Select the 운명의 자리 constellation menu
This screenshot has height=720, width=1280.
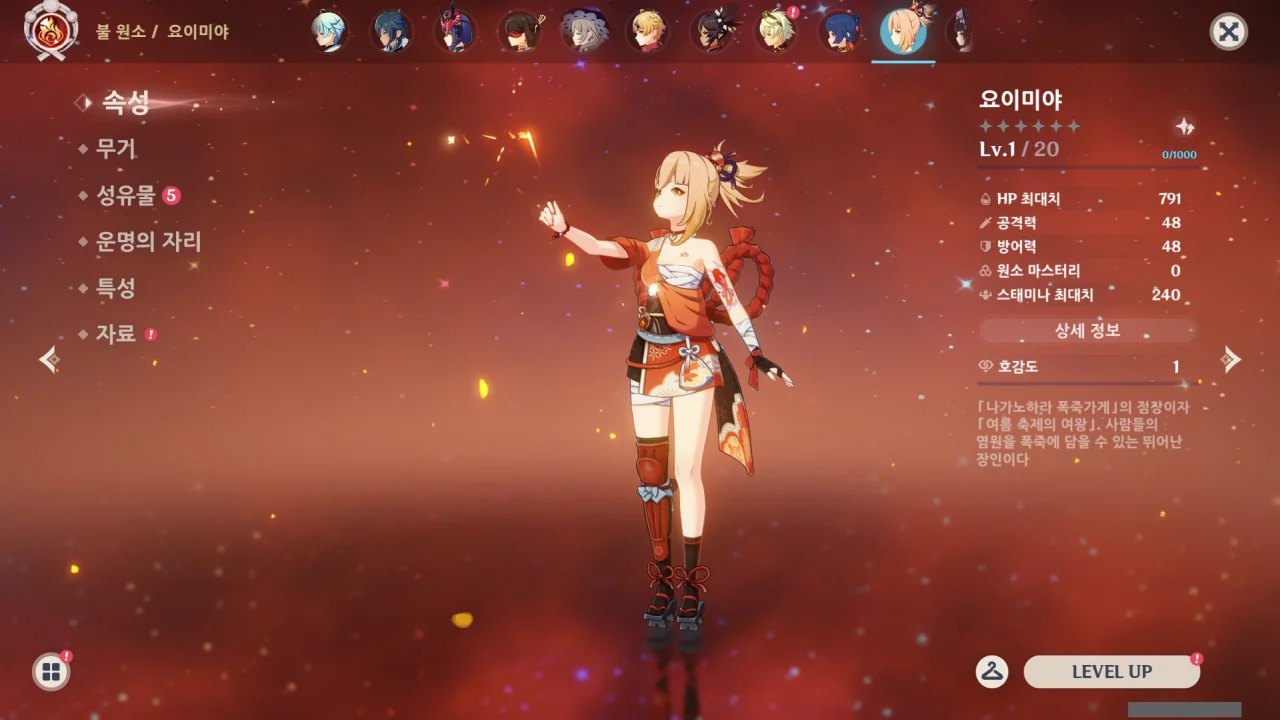pyautogui.click(x=148, y=242)
